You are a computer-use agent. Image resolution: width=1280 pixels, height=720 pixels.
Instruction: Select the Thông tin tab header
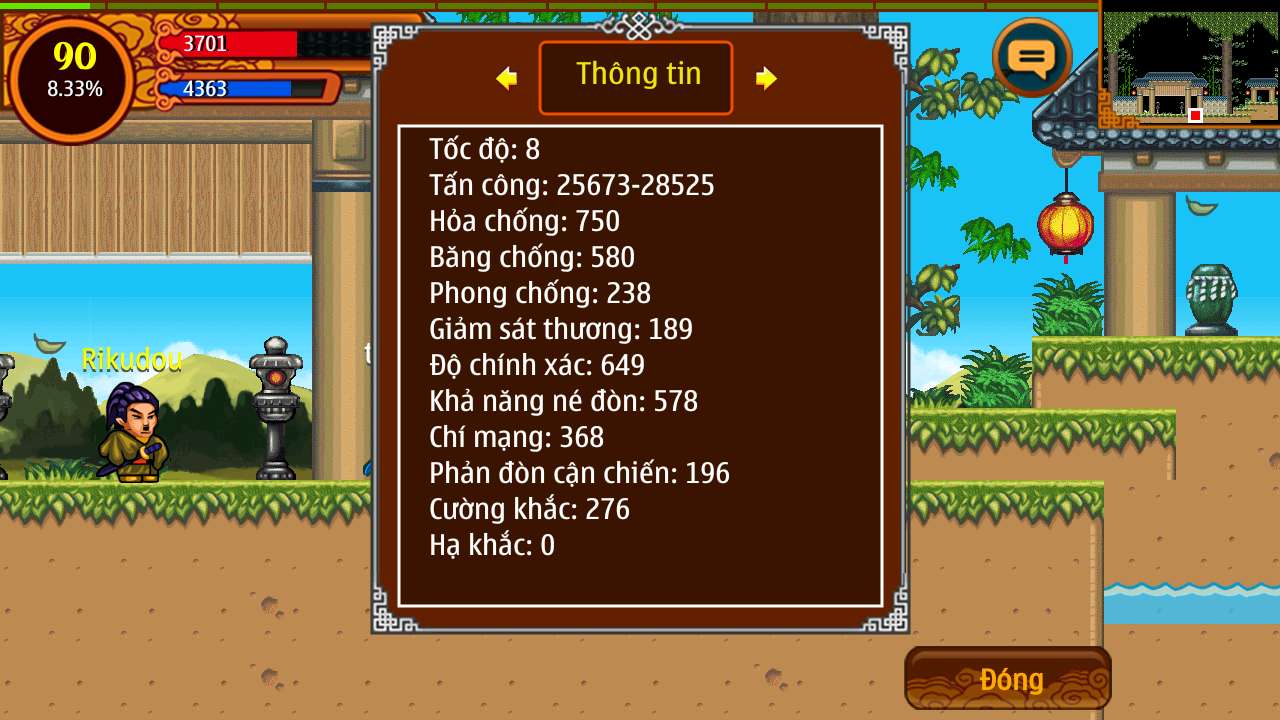coord(636,77)
